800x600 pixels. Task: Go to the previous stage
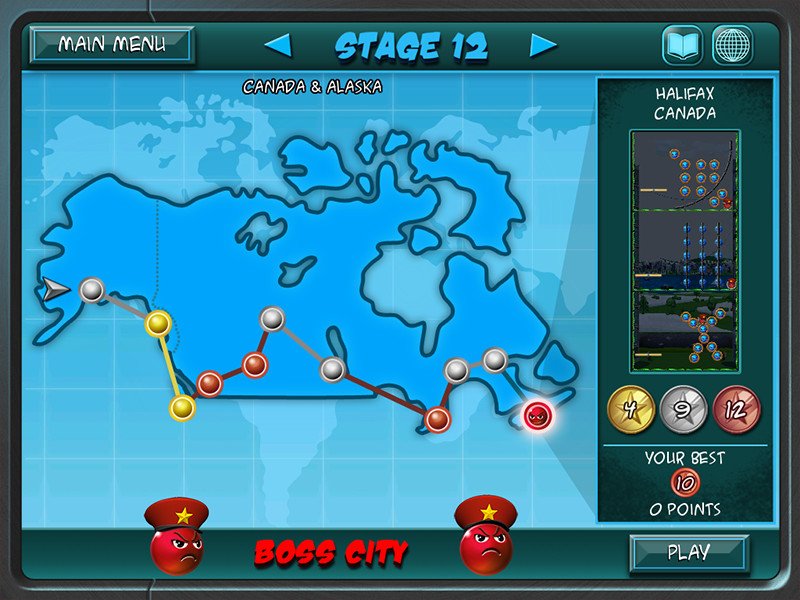[x=278, y=45]
